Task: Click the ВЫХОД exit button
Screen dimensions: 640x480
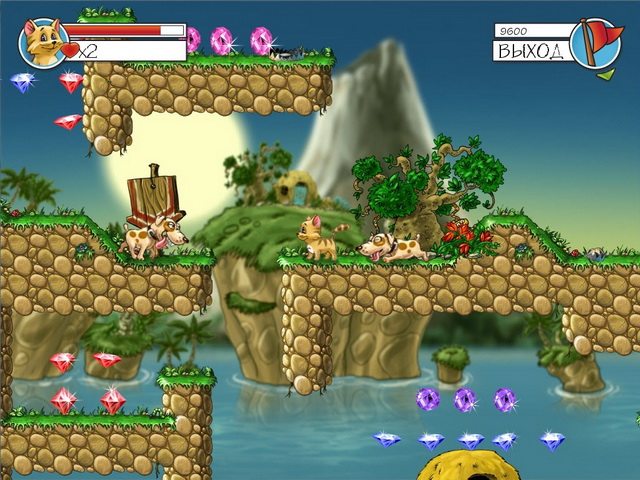Action: (531, 50)
